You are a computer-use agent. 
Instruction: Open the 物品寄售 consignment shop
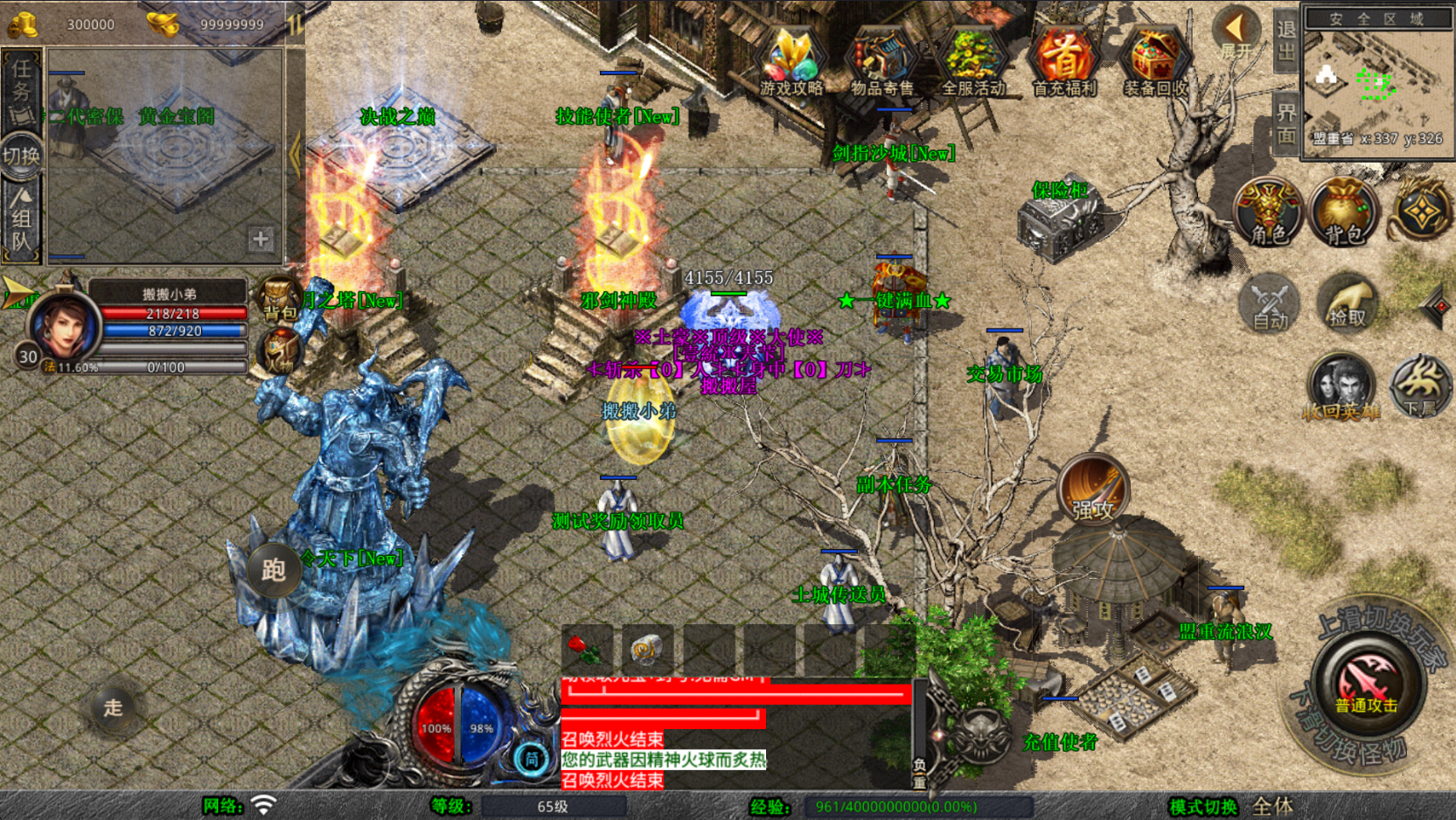pyautogui.click(x=881, y=61)
